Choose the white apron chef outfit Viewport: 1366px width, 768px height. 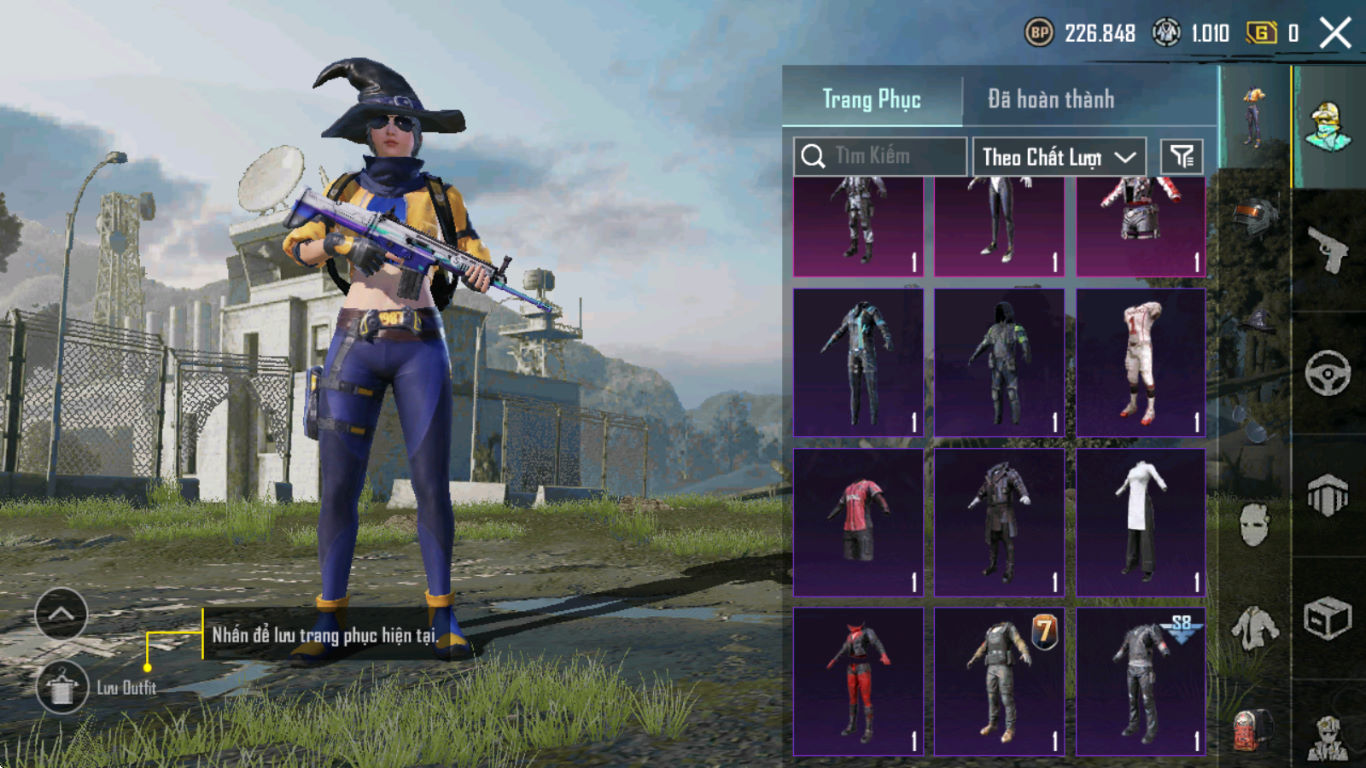click(1140, 522)
